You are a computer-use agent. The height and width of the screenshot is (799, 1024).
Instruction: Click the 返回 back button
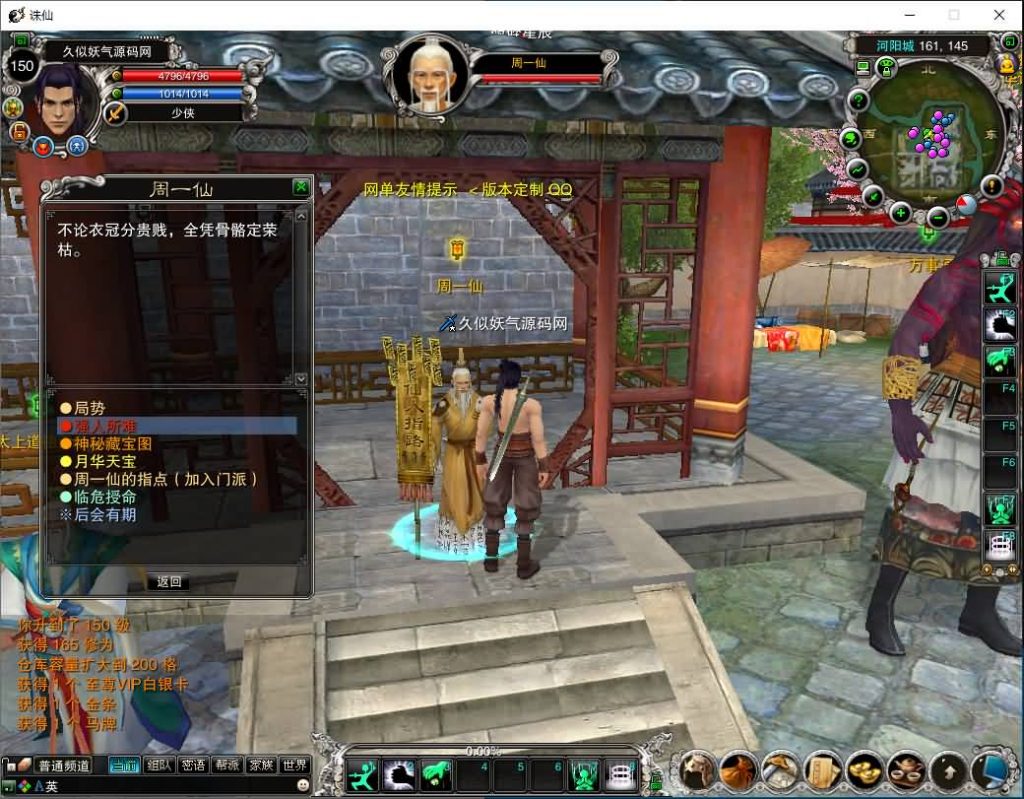tap(169, 582)
